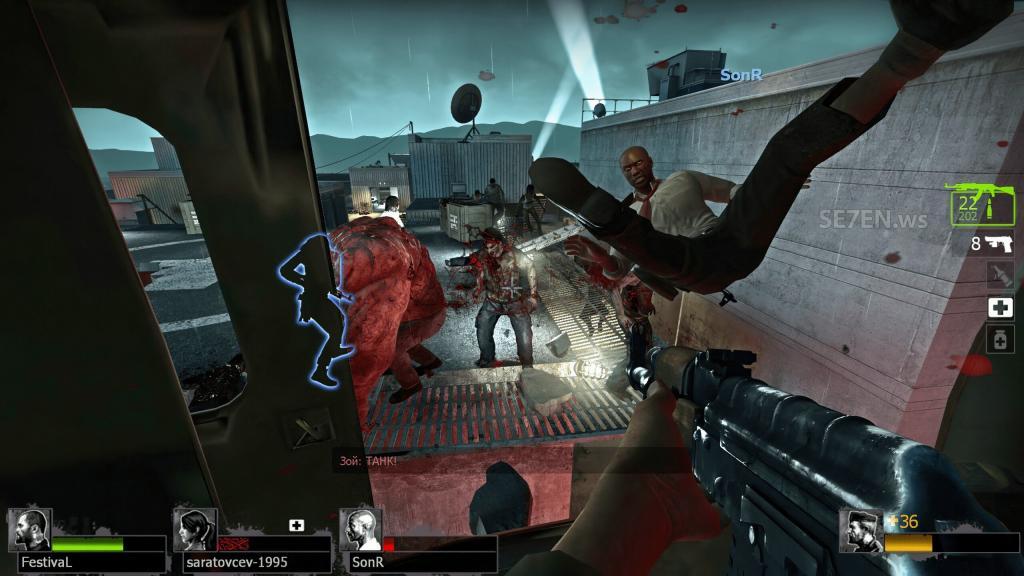Click the medkit icon above saratovcev-1995's panel
The height and width of the screenshot is (576, 1024).
(296, 525)
